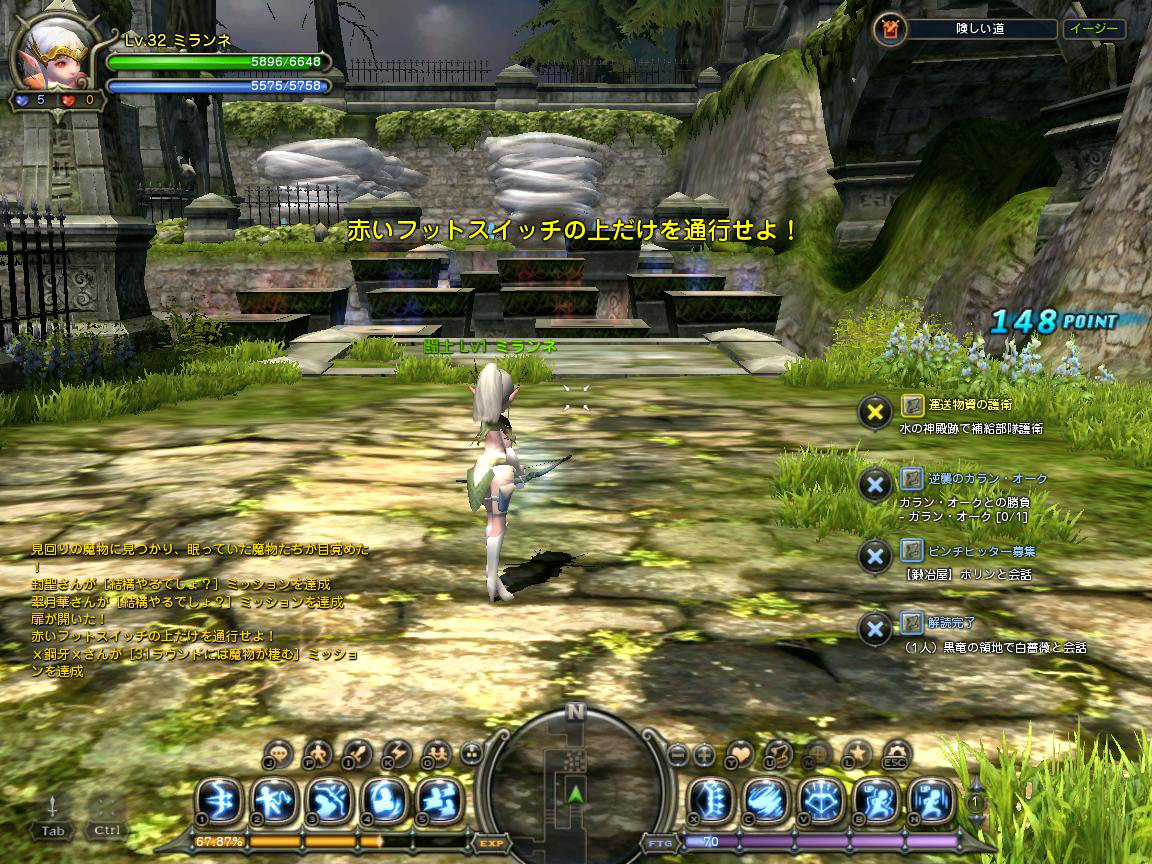Open the heart-shaped friends menu icon
Viewport: 1152px width, 864px height.
pos(739,753)
